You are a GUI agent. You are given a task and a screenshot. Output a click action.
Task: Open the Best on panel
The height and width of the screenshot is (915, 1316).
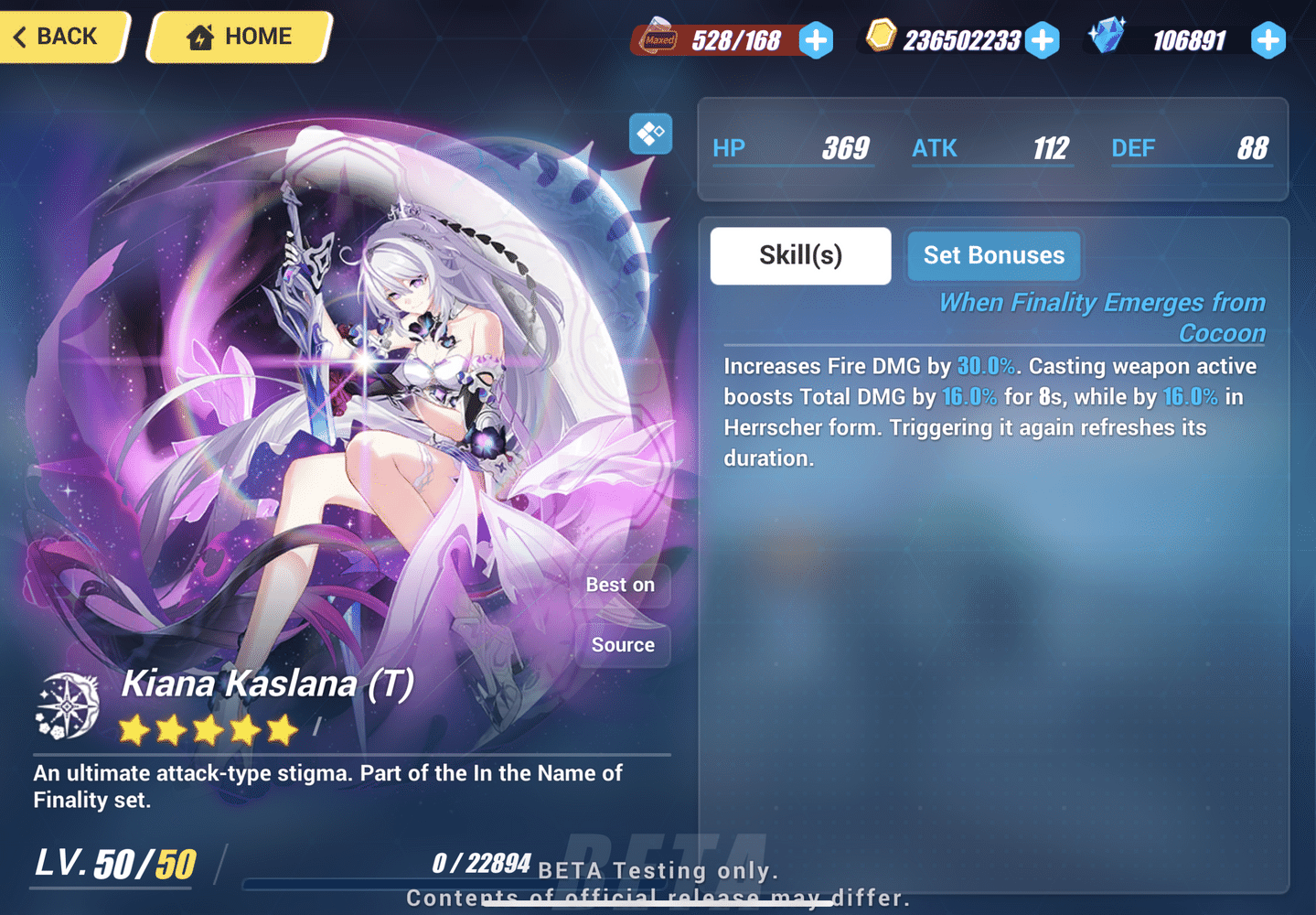pos(621,585)
